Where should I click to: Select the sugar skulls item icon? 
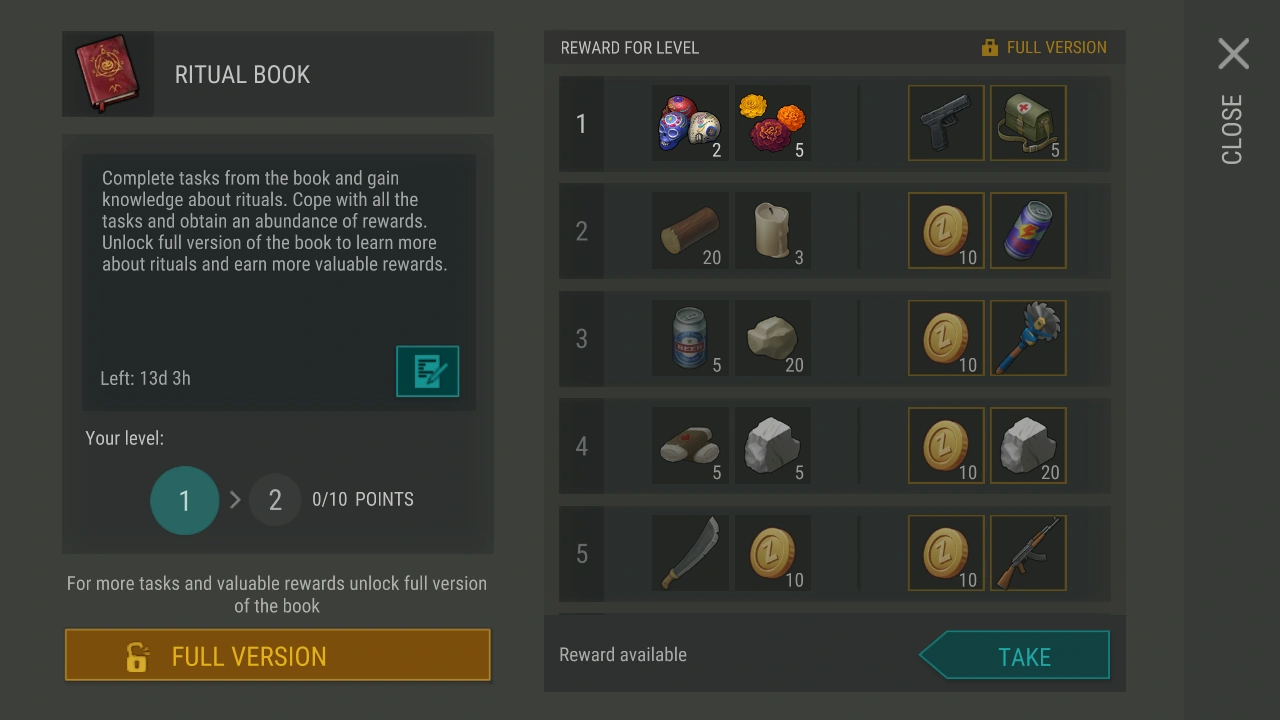pyautogui.click(x=690, y=123)
